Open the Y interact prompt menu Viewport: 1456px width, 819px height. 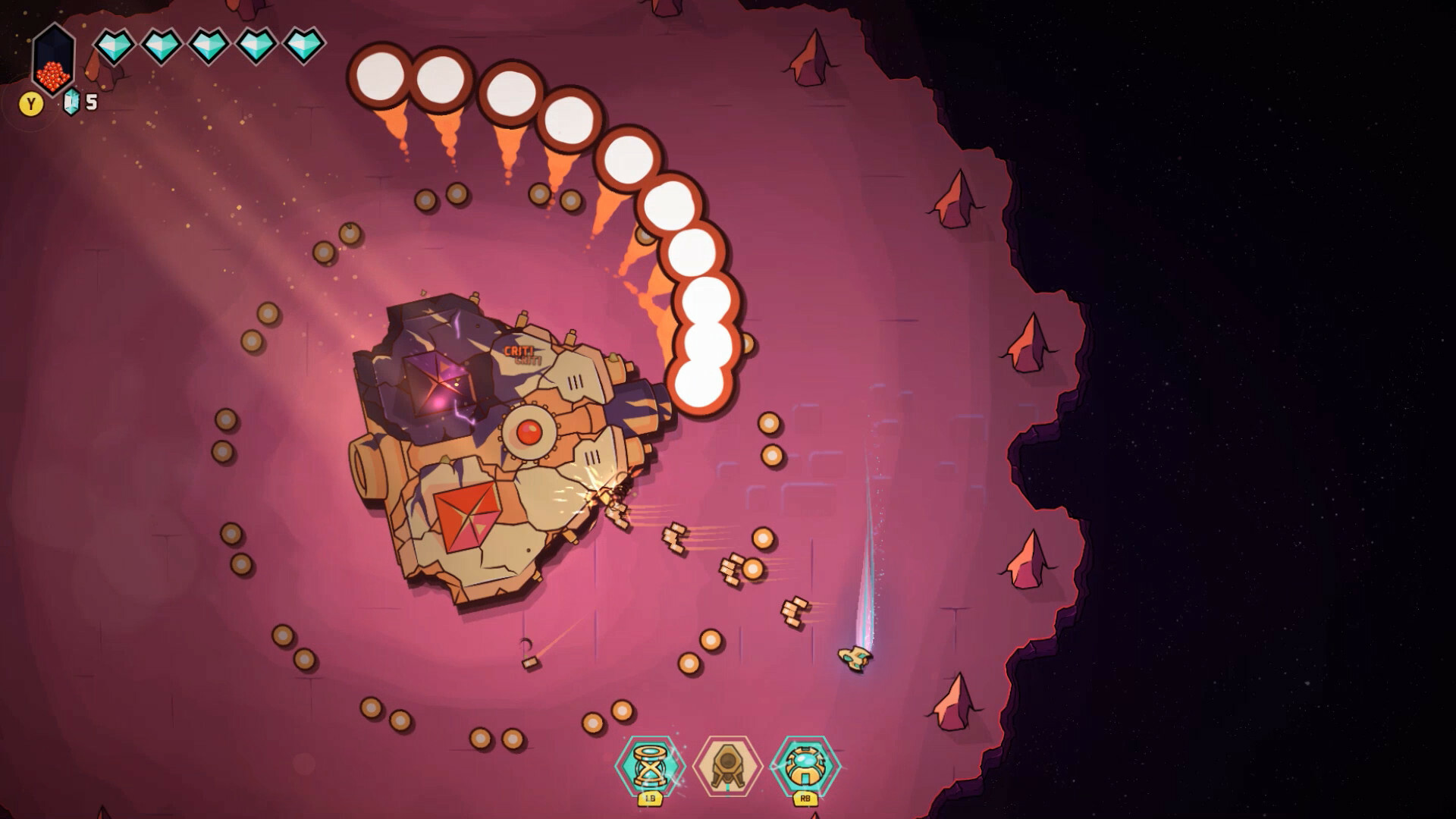point(30,101)
